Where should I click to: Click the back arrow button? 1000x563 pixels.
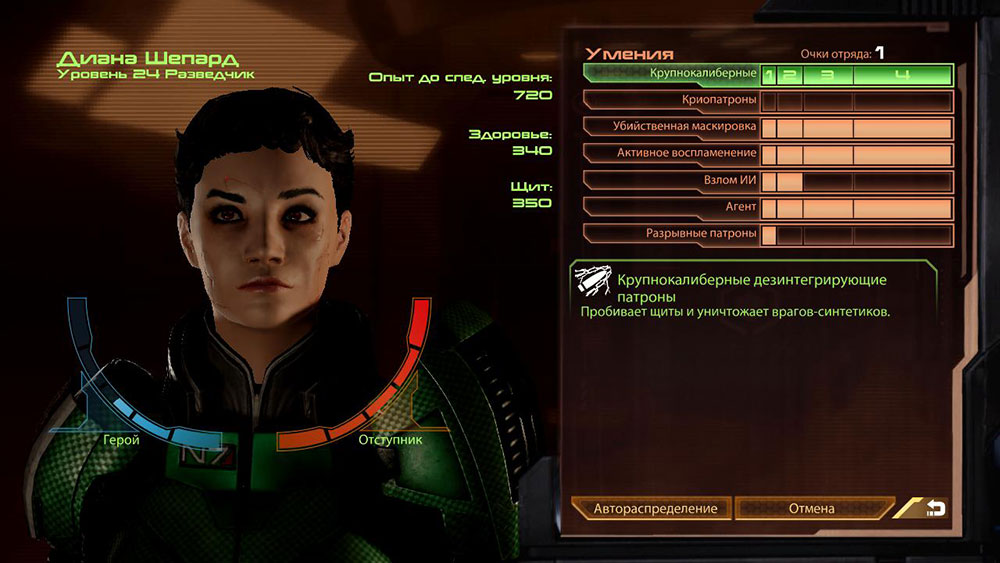pyautogui.click(x=935, y=508)
